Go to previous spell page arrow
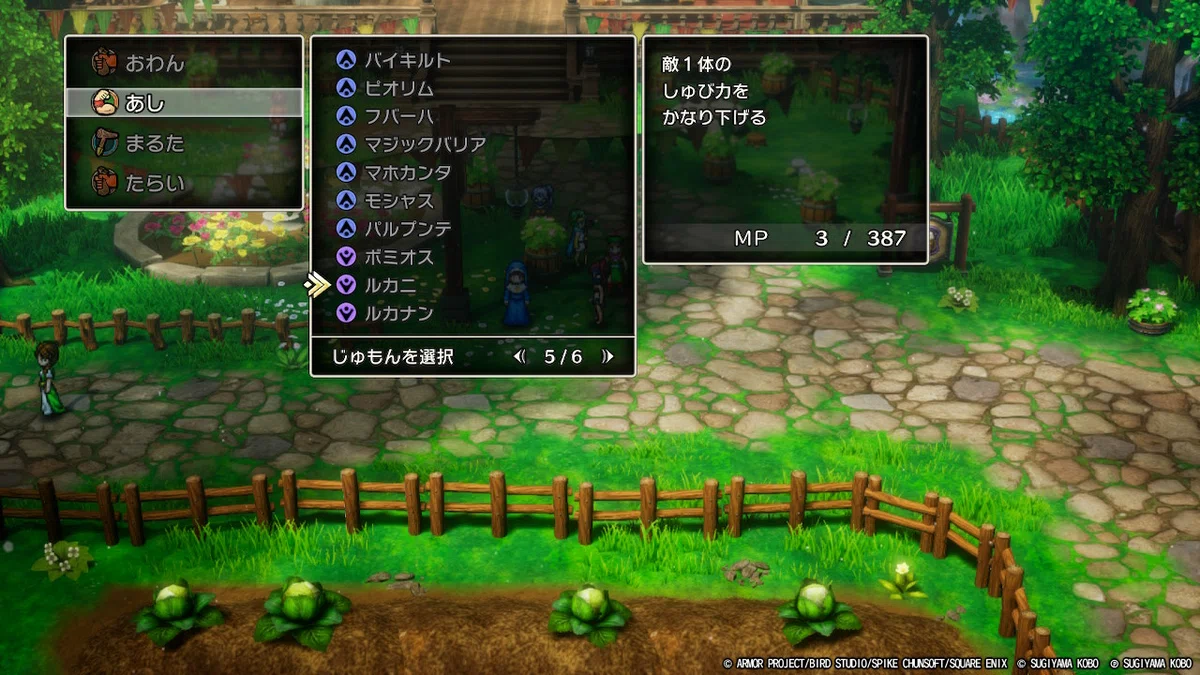The width and height of the screenshot is (1200, 675). 519,357
